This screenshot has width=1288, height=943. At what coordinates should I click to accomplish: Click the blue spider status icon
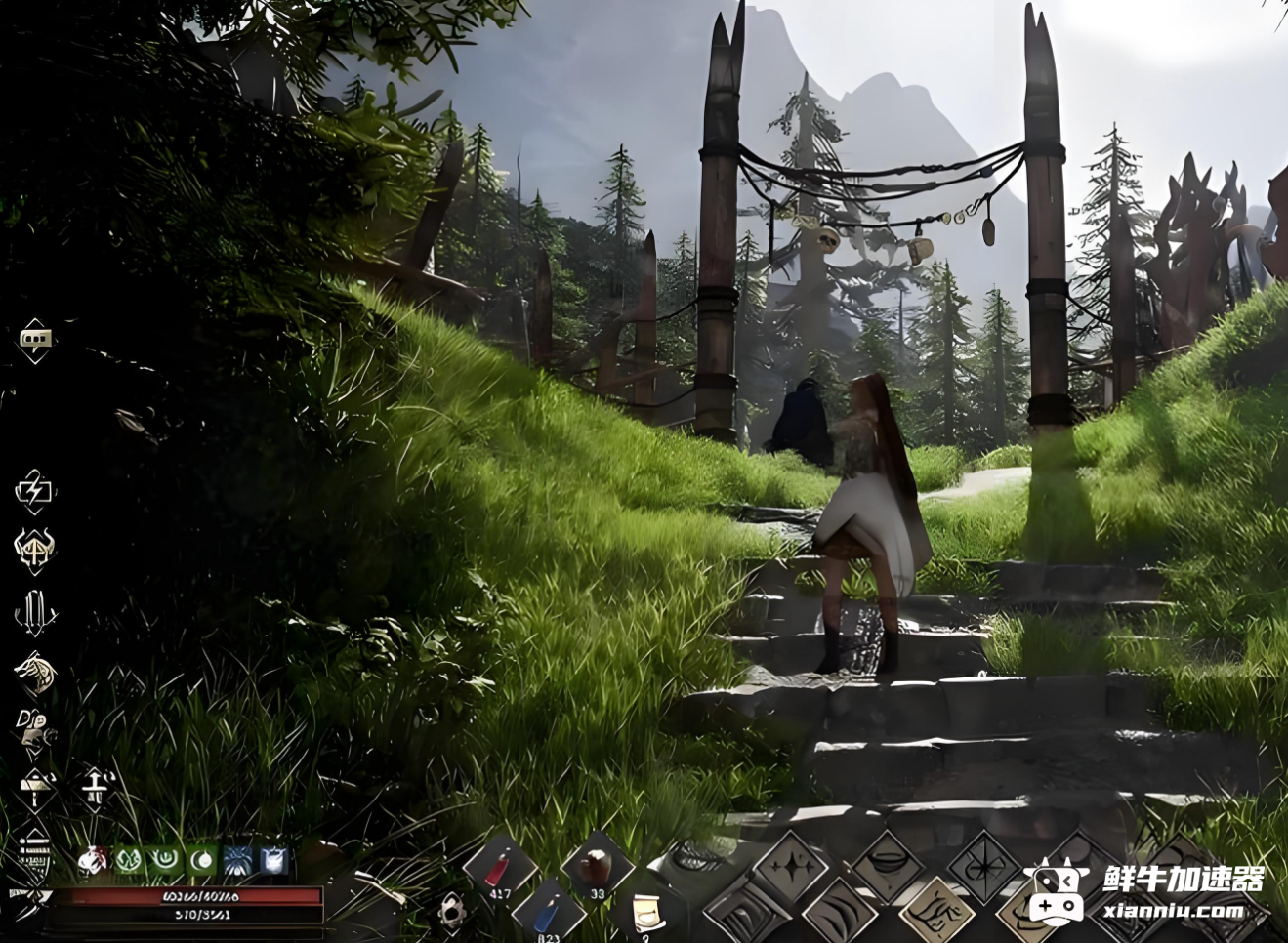pyautogui.click(x=238, y=860)
